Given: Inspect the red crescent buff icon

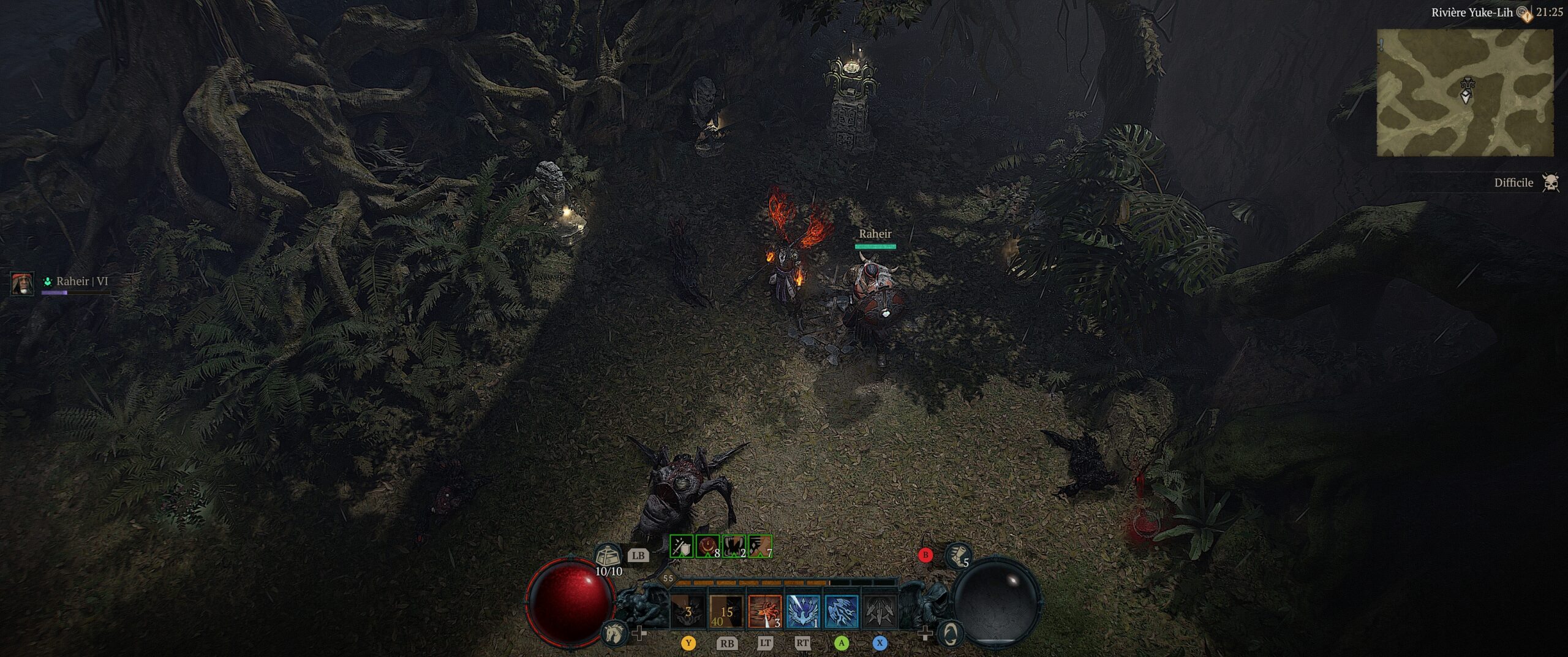Looking at the screenshot, I should pyautogui.click(x=707, y=546).
